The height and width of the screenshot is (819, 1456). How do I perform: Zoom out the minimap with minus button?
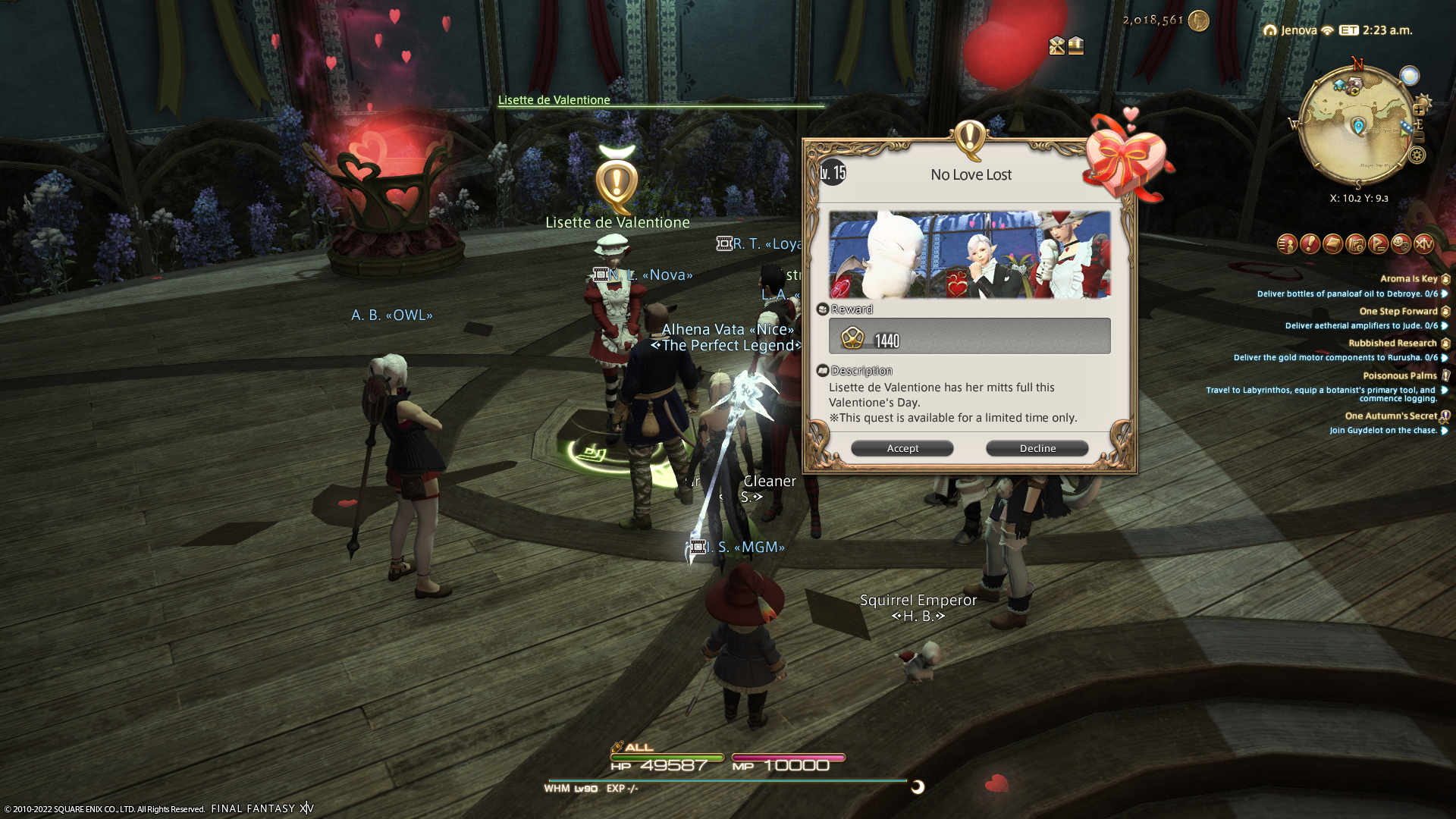pyautogui.click(x=1419, y=137)
